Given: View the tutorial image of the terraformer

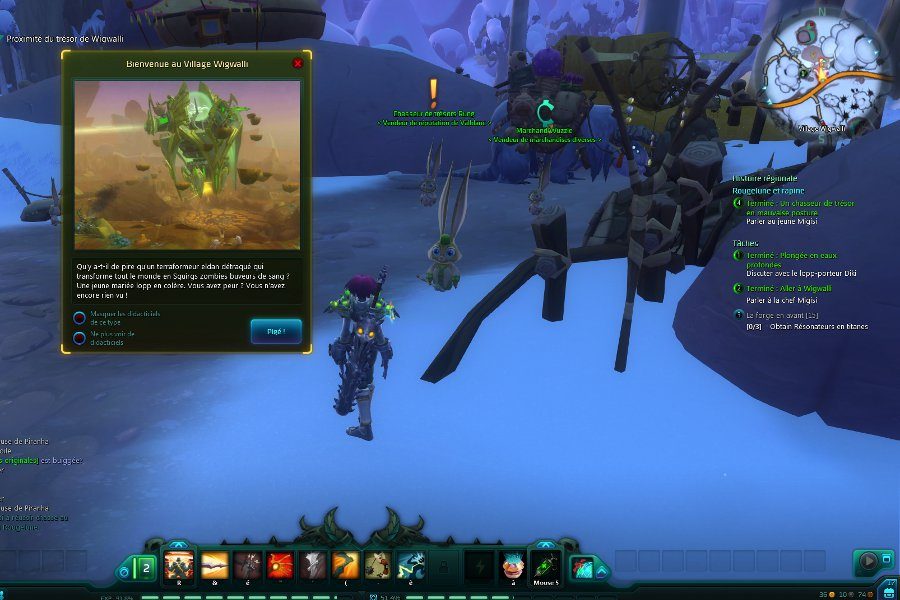Looking at the screenshot, I should click(187, 165).
